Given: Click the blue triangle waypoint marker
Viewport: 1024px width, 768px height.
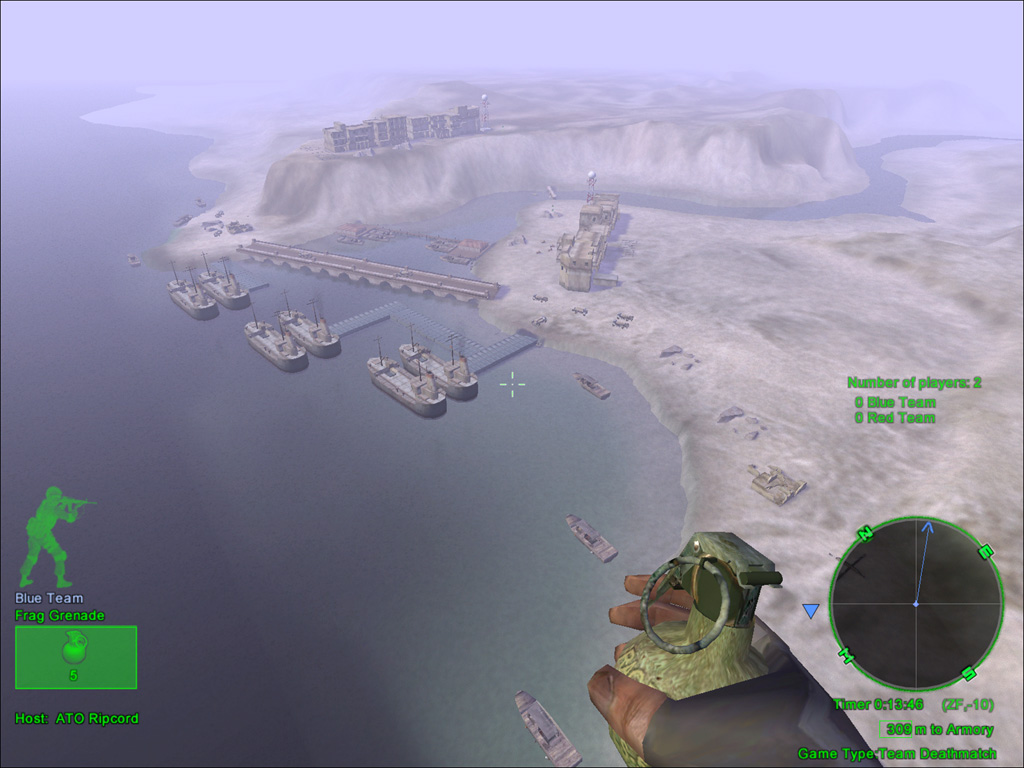Looking at the screenshot, I should 811,610.
